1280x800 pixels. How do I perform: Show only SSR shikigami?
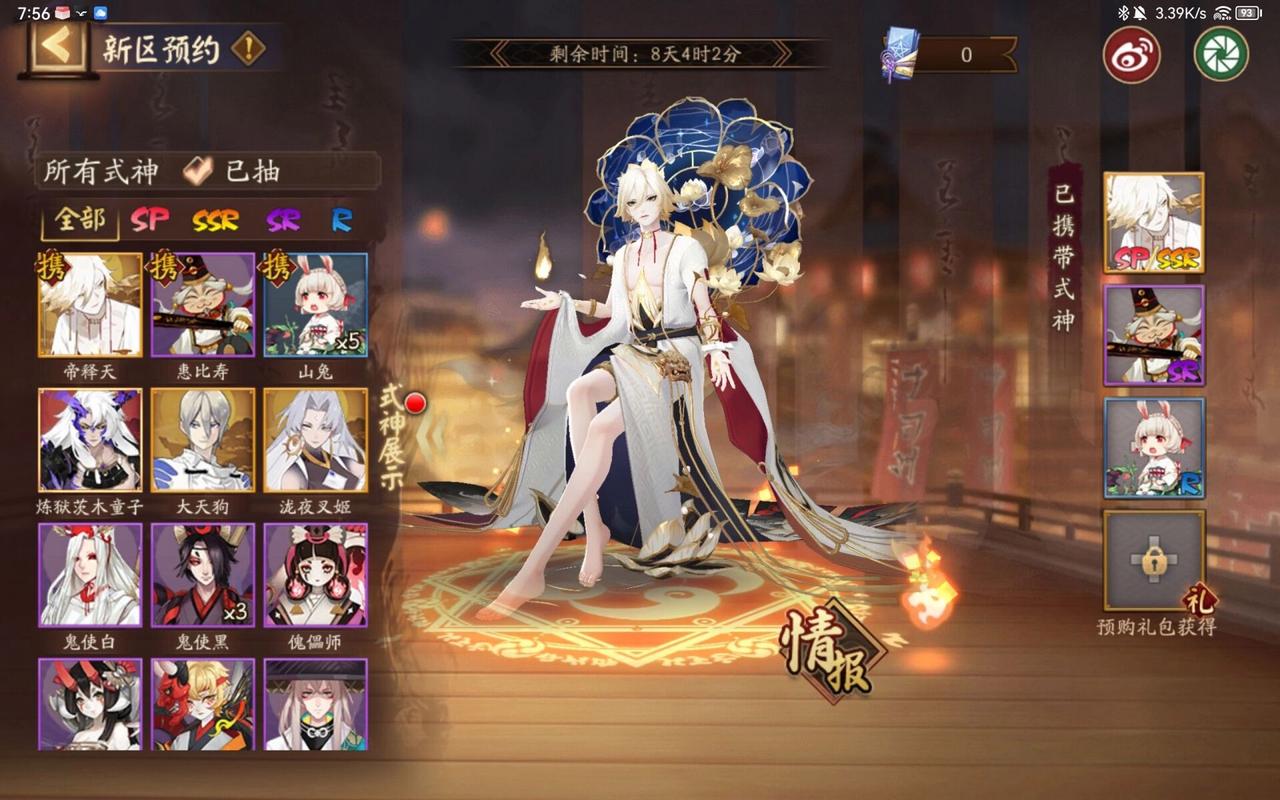click(x=216, y=220)
